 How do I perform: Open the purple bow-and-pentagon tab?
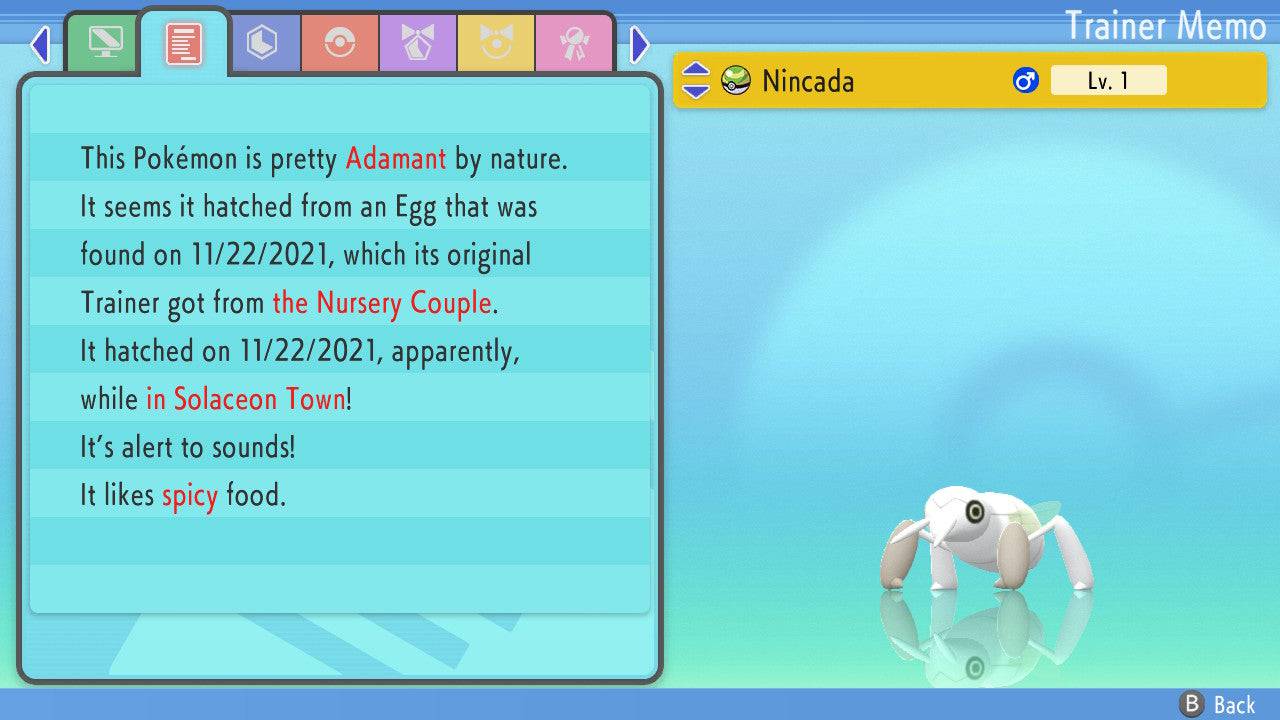(418, 43)
